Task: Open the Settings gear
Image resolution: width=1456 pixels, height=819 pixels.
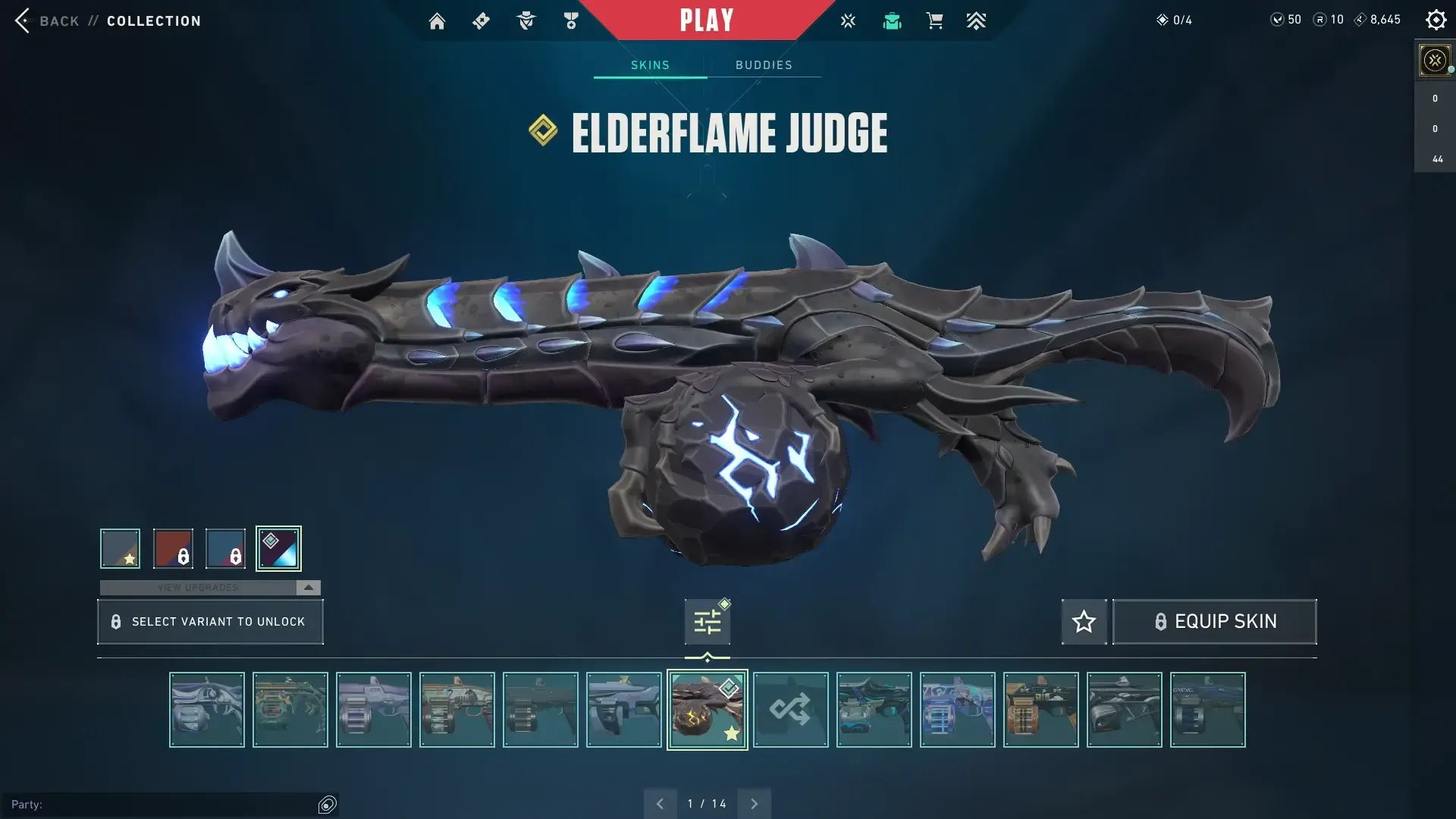Action: coord(1436,20)
